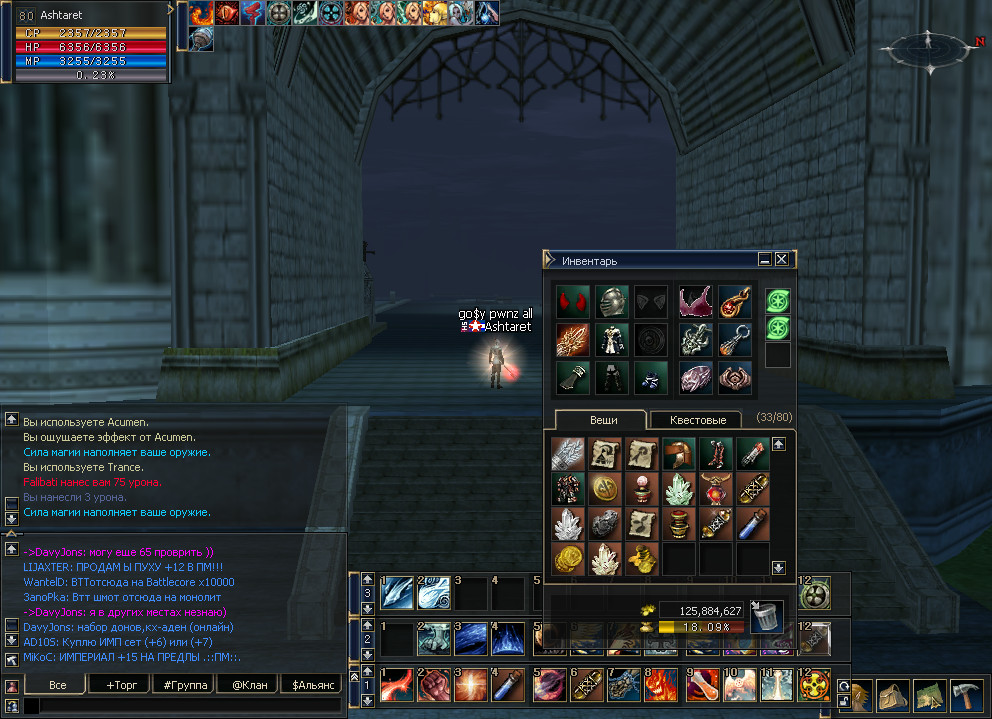Screen dimensions: 992x719
Task: Open the +Торг trade chat tab
Action: tap(115, 685)
